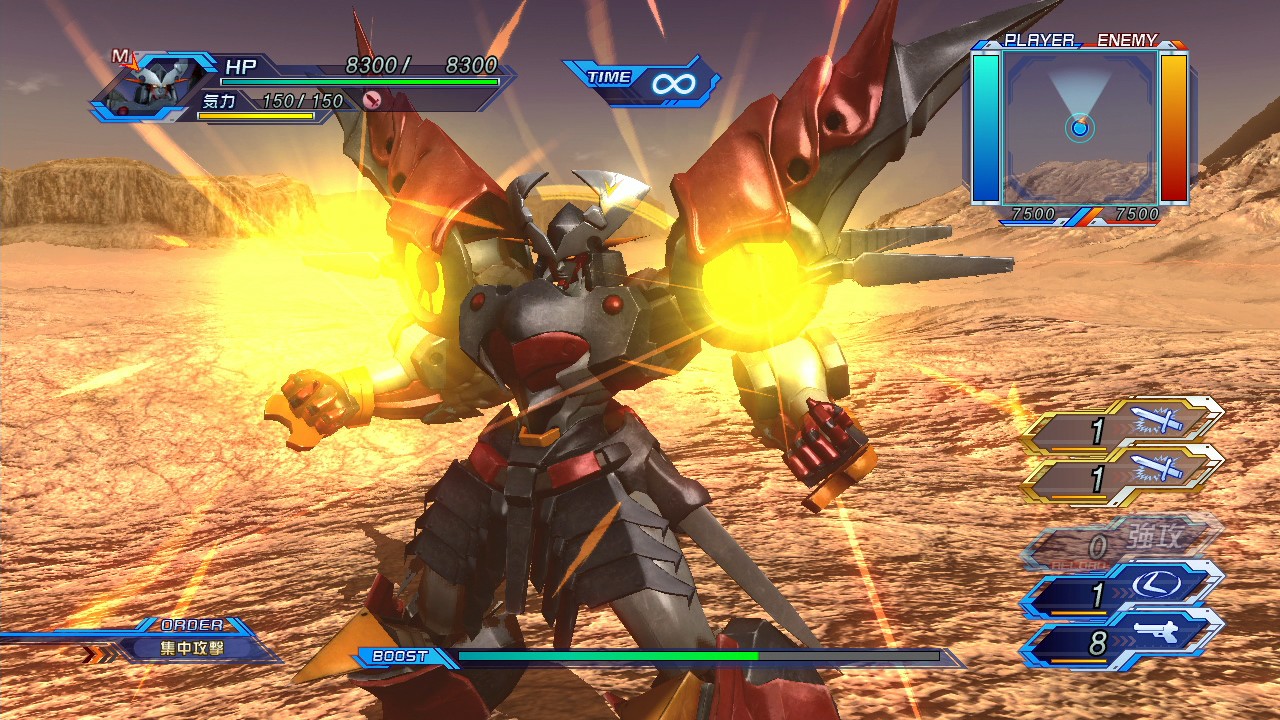Viewport: 1280px width, 720px height.
Task: Select the blue oval emblem weapon slot
Action: [x=1122, y=594]
